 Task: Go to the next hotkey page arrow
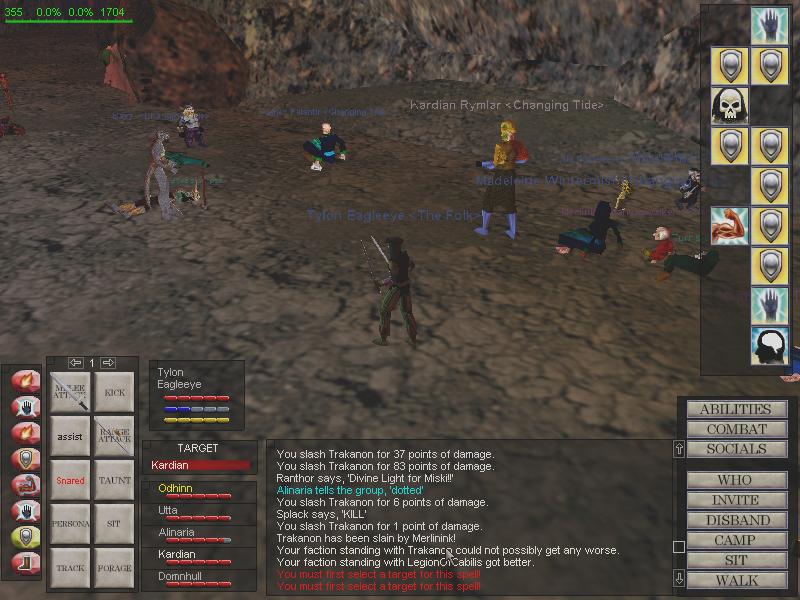point(109,362)
